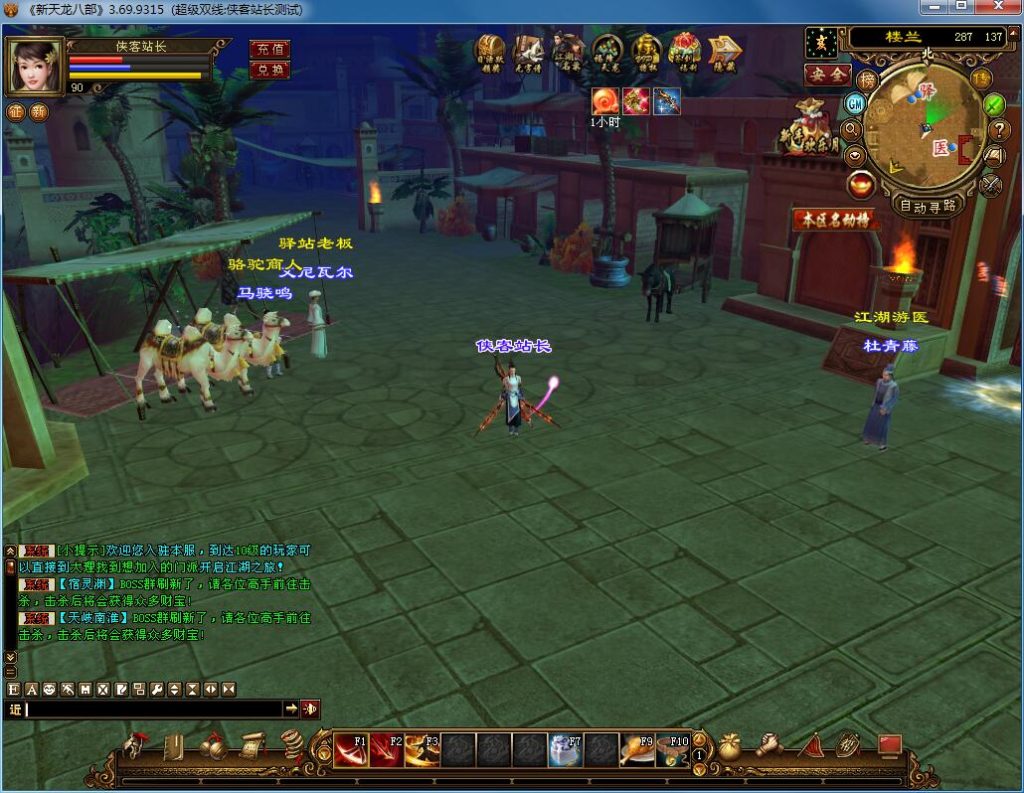Click the 1小时 orange swirl buff icon
This screenshot has height=793, width=1024.
point(604,100)
